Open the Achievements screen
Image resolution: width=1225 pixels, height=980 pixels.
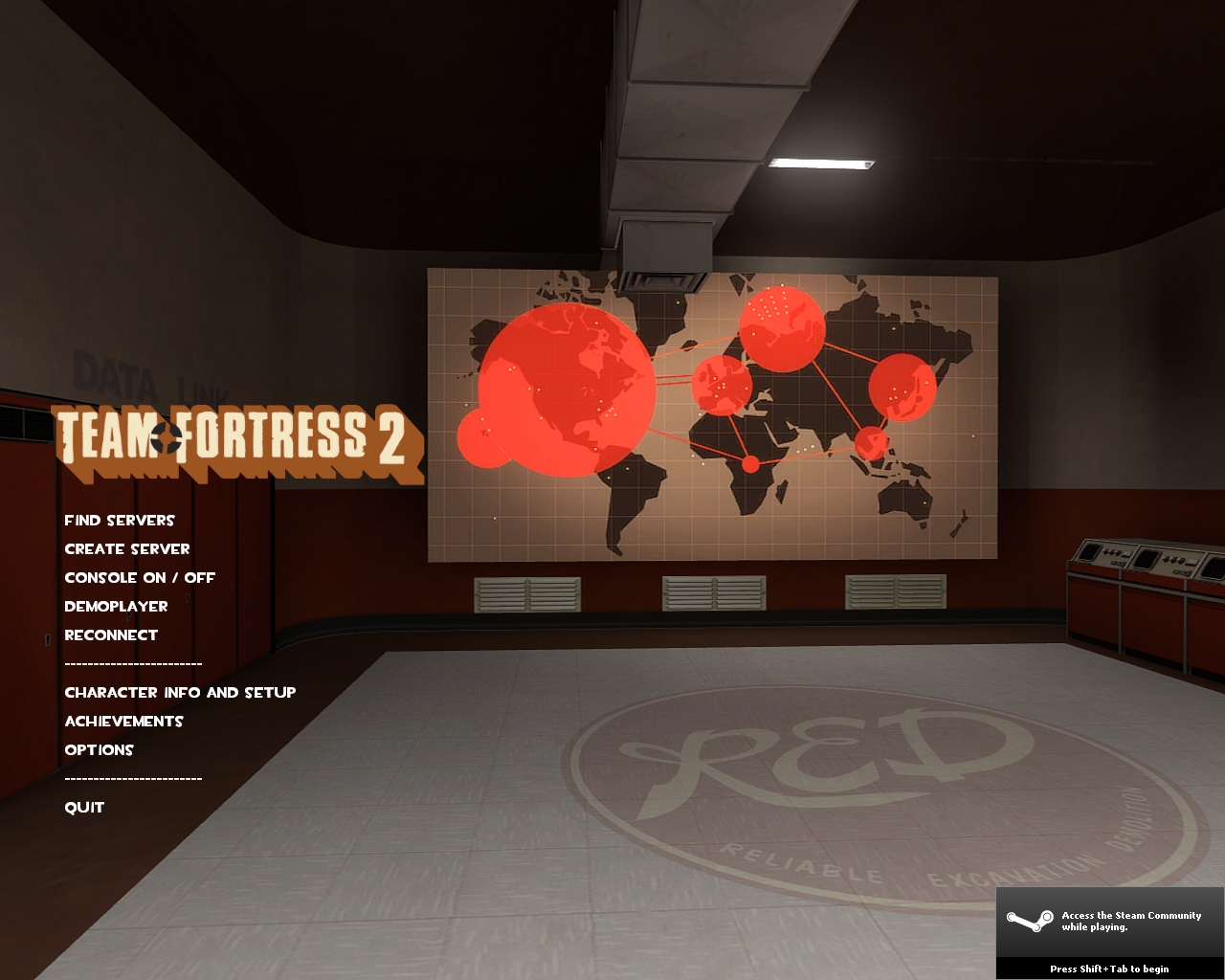tap(123, 722)
